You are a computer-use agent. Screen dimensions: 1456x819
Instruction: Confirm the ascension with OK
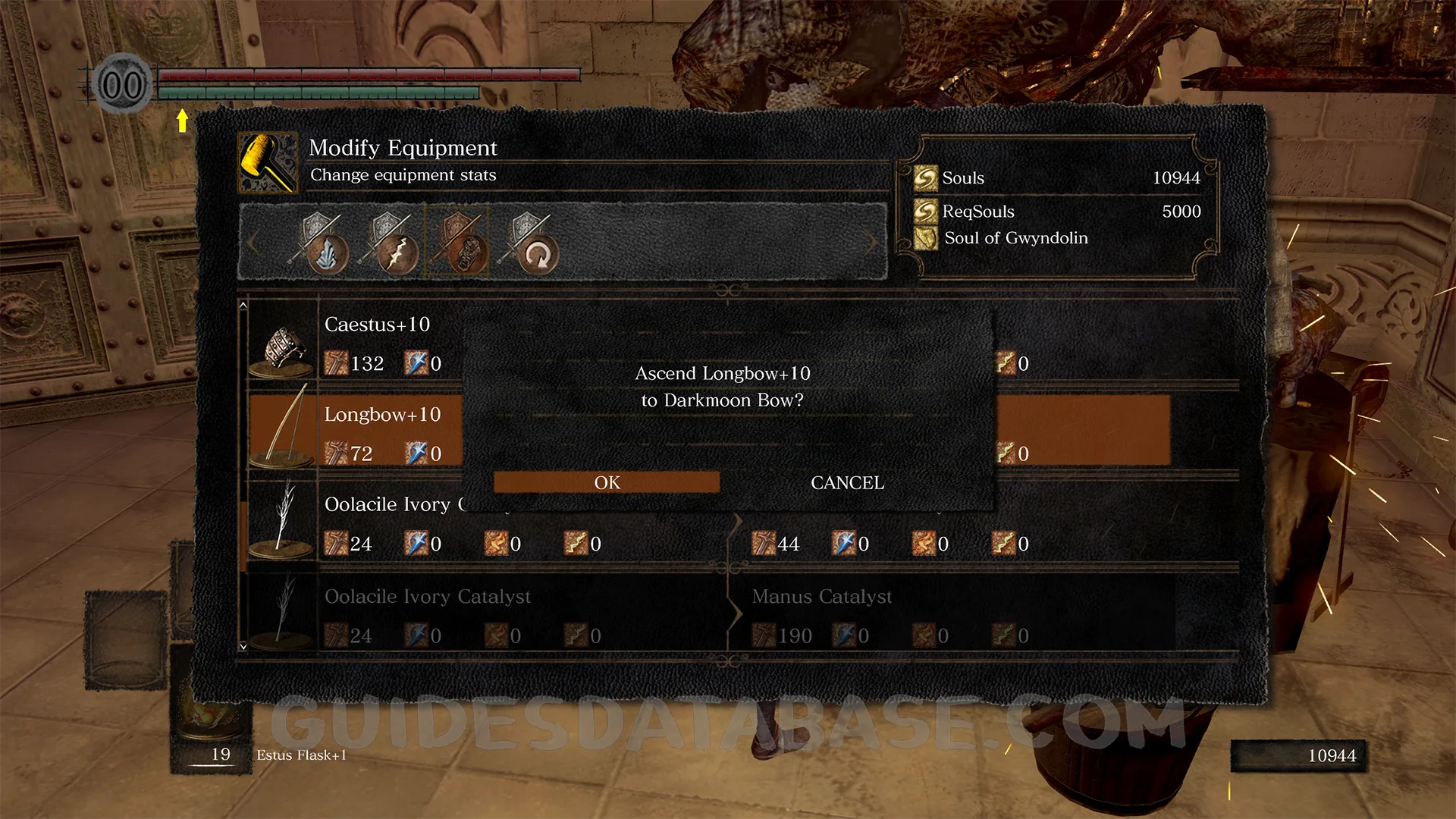(x=607, y=482)
